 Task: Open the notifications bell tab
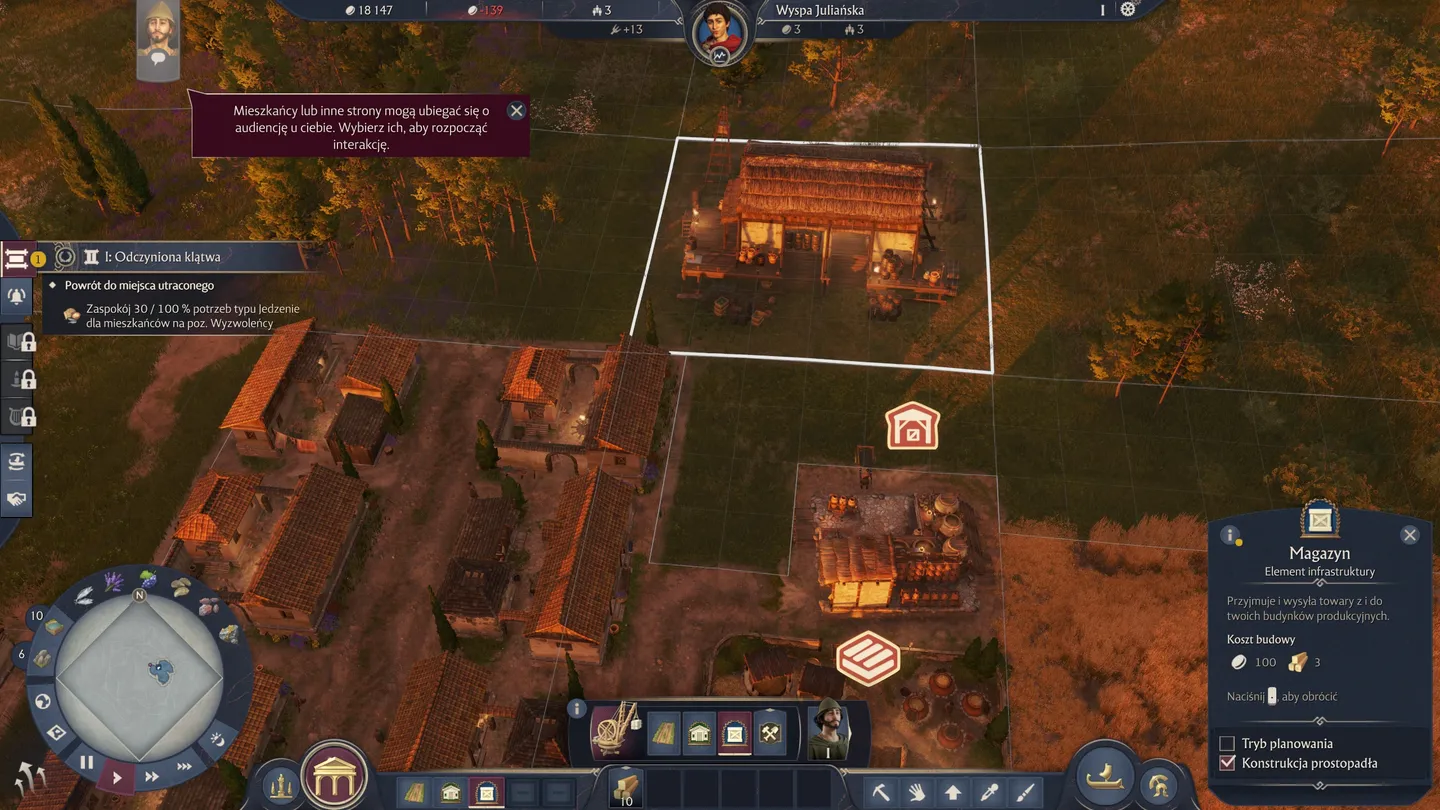coord(17,296)
